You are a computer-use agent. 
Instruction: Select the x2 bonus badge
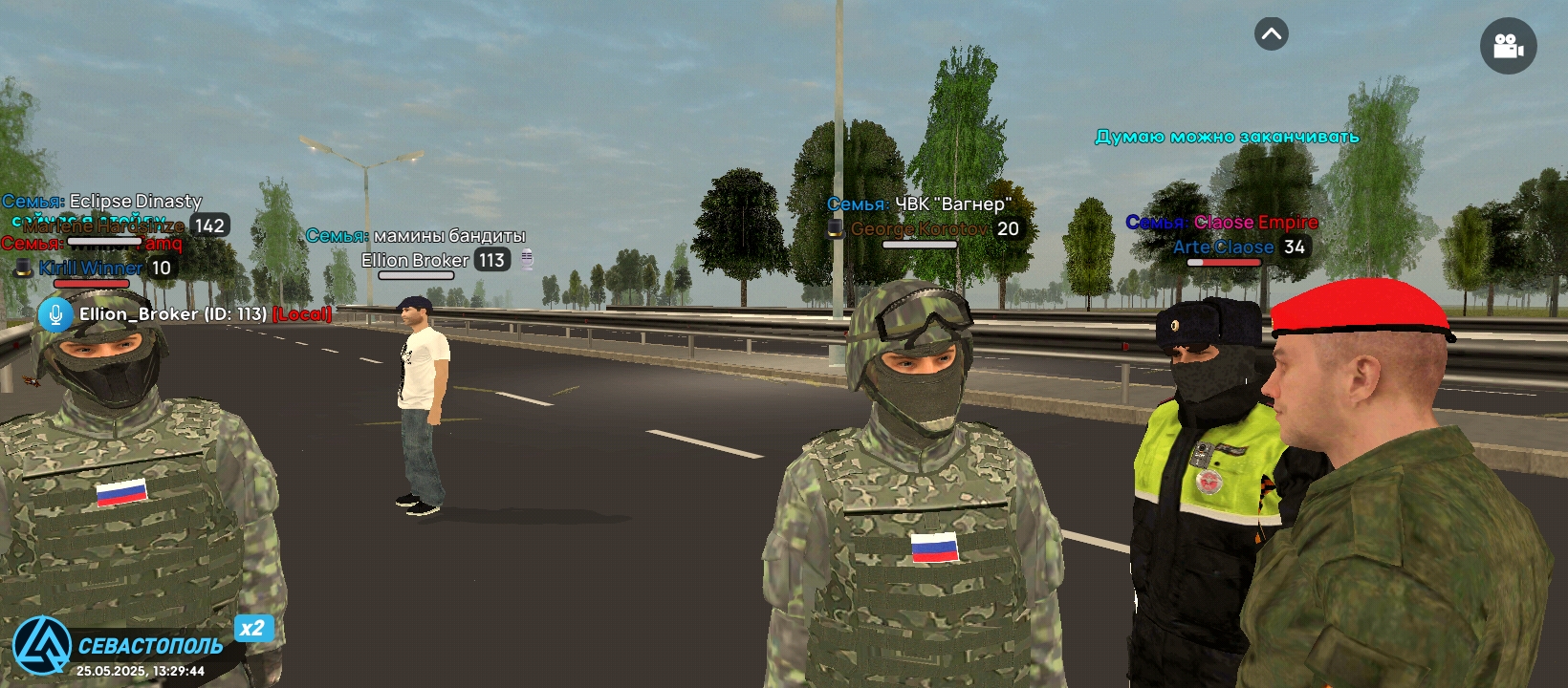tap(252, 631)
